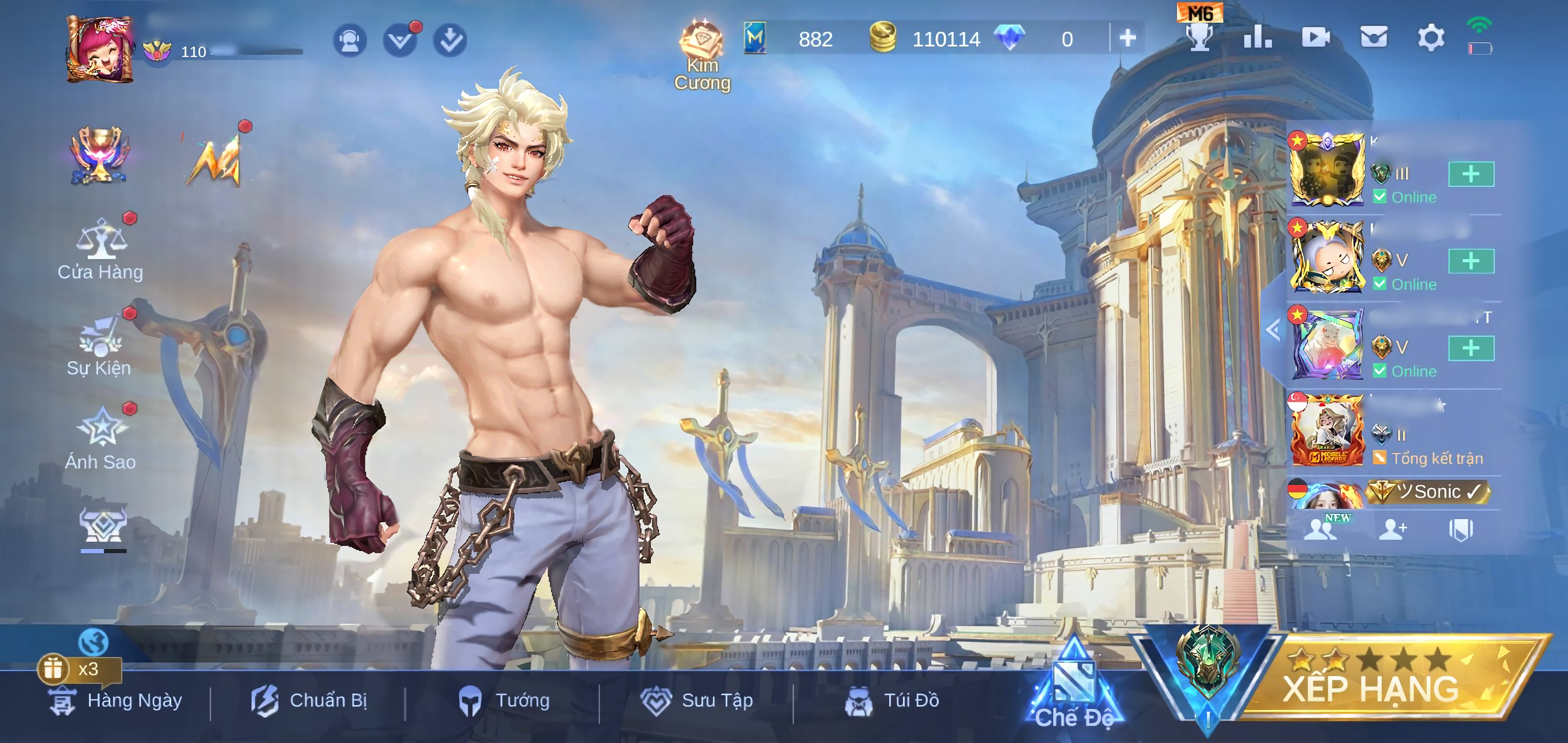1568x743 pixels.
Task: Open the Chuẩn Bị preparation menu
Action: click(x=309, y=701)
